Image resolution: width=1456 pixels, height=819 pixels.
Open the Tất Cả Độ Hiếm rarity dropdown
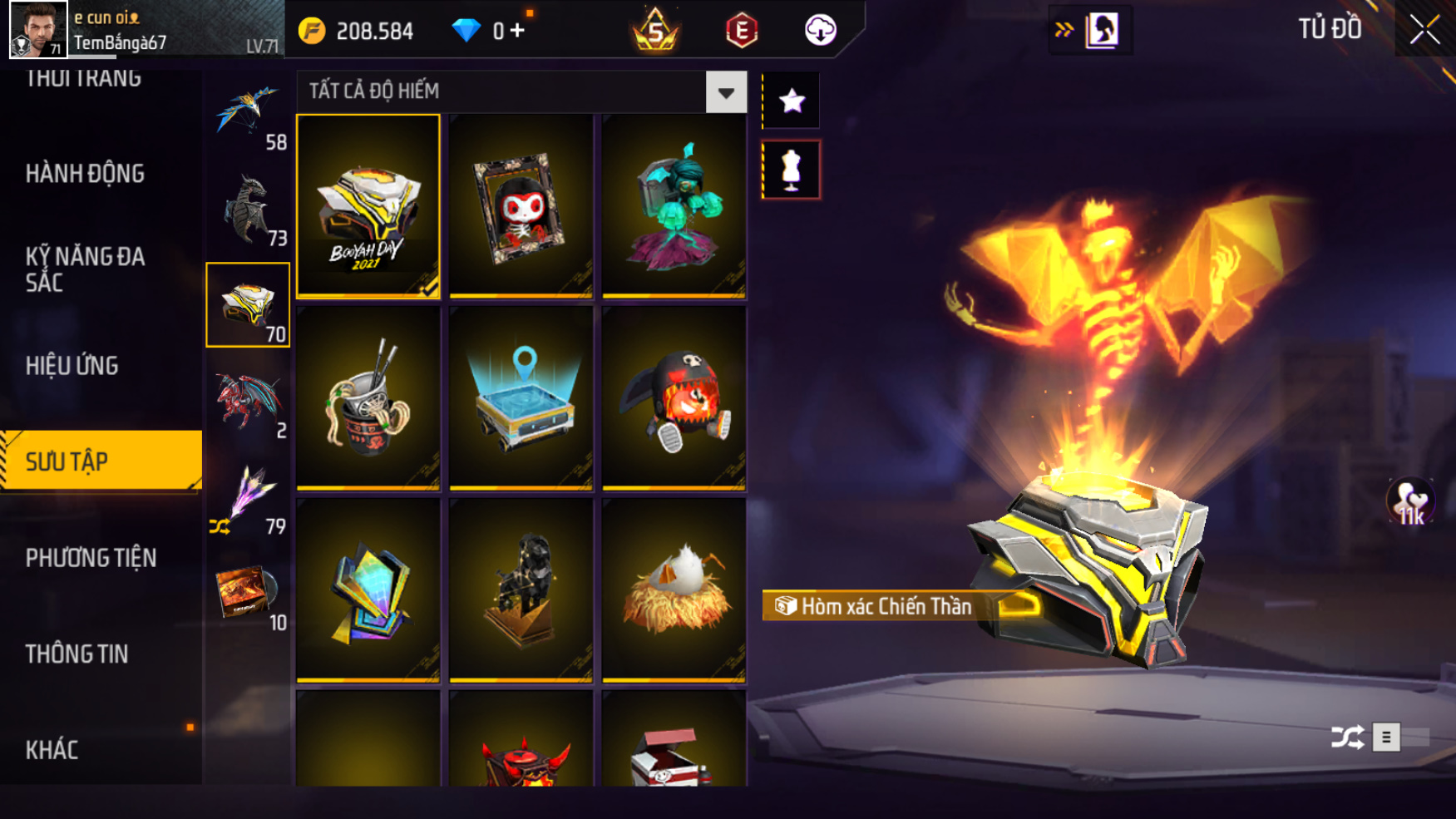(726, 92)
